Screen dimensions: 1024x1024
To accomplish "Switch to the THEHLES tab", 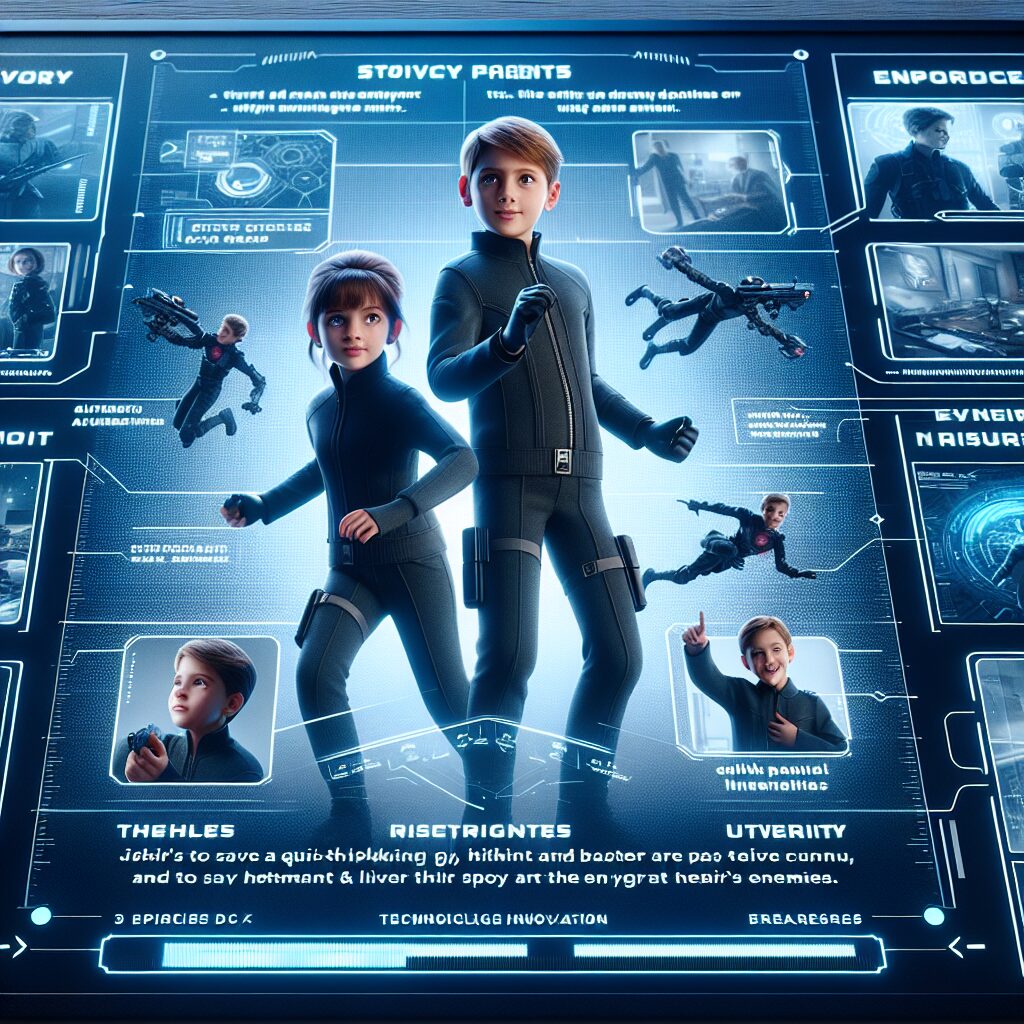I will (x=176, y=831).
